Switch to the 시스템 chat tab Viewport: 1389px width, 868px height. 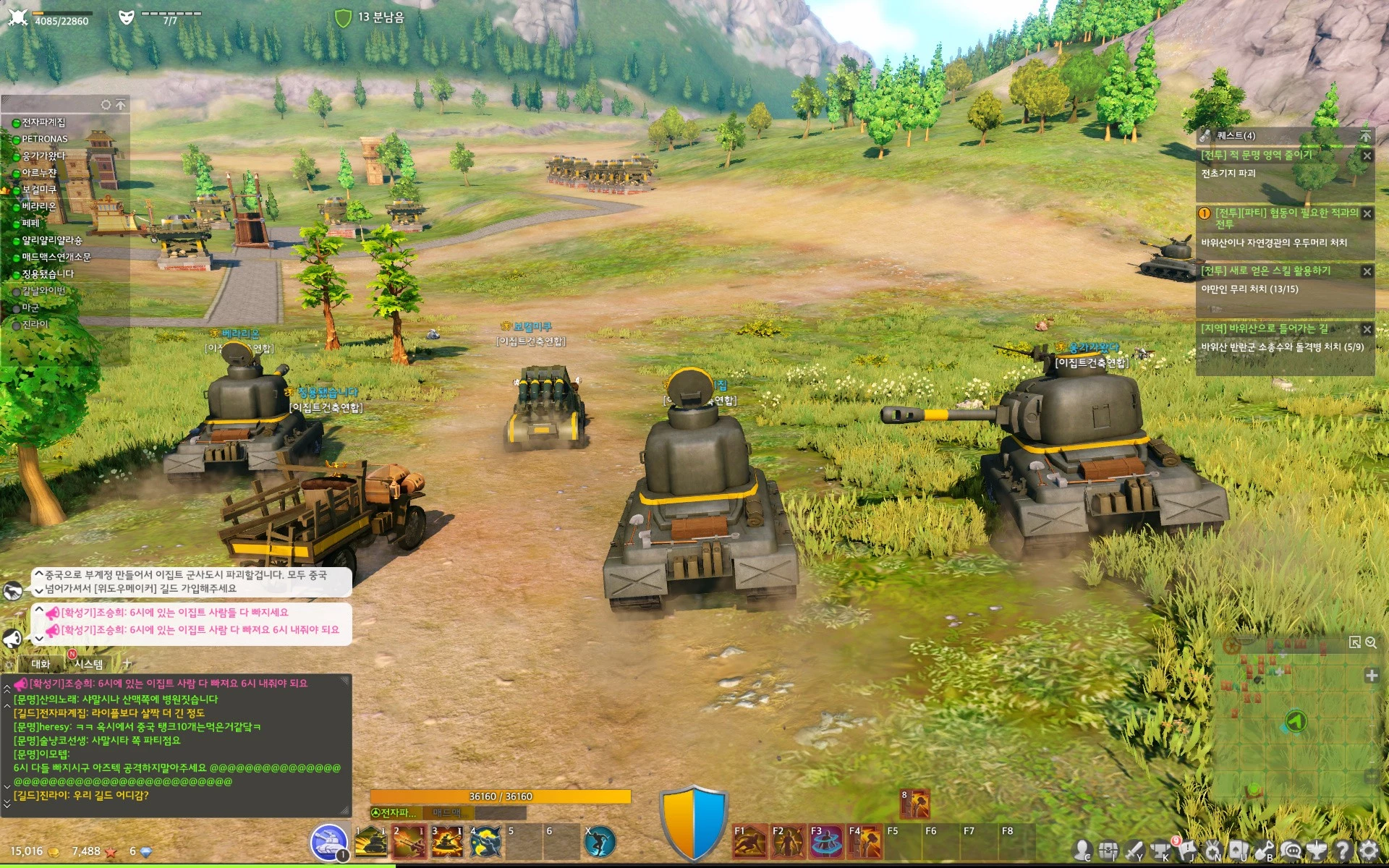point(88,664)
